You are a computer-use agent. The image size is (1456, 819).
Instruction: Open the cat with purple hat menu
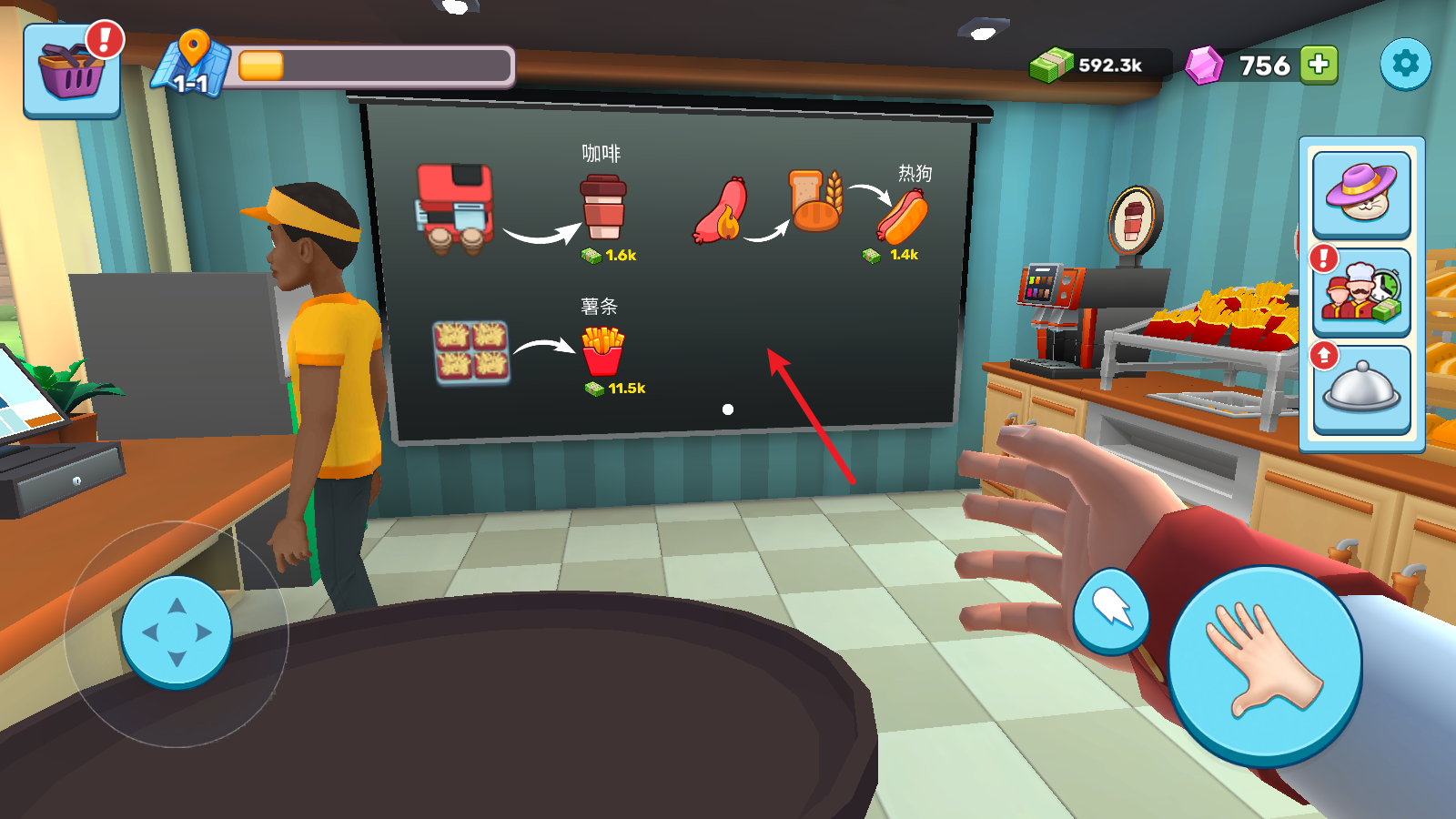1361,194
